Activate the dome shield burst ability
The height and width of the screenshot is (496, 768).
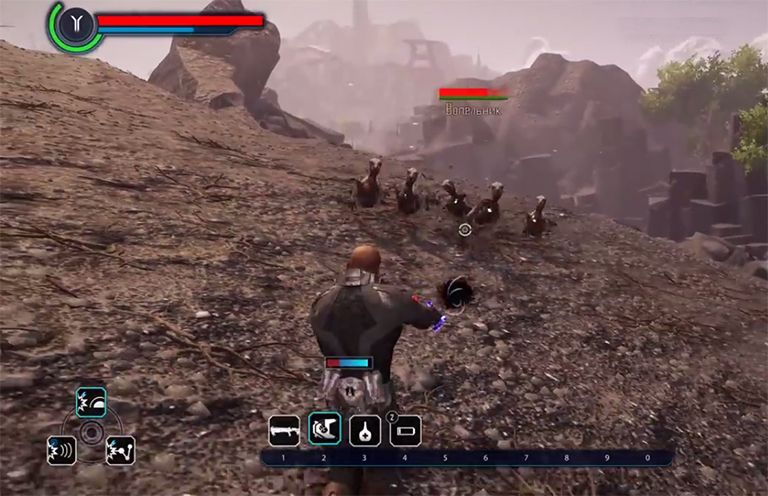coord(91,402)
